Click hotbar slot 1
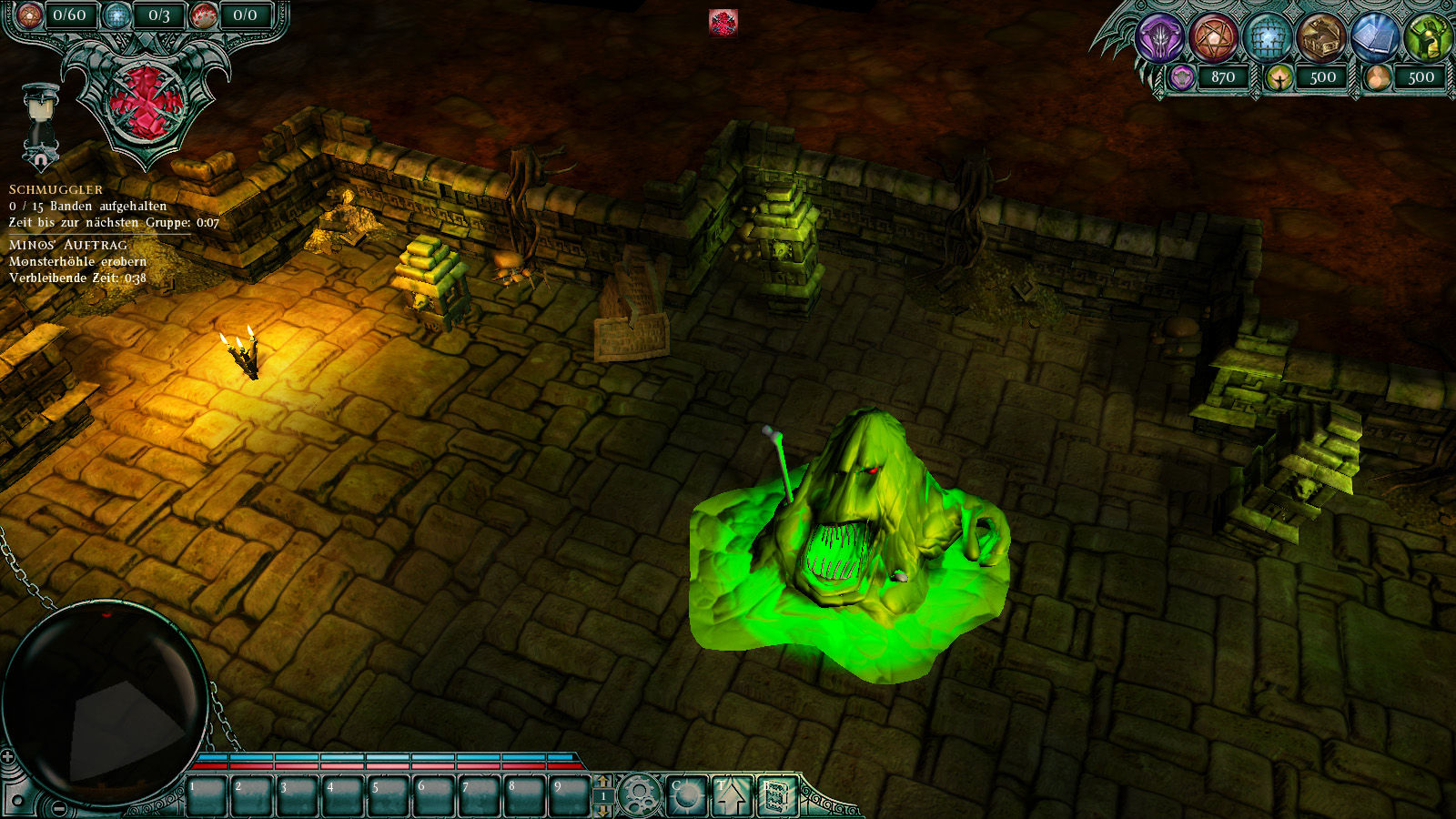 [x=208, y=794]
